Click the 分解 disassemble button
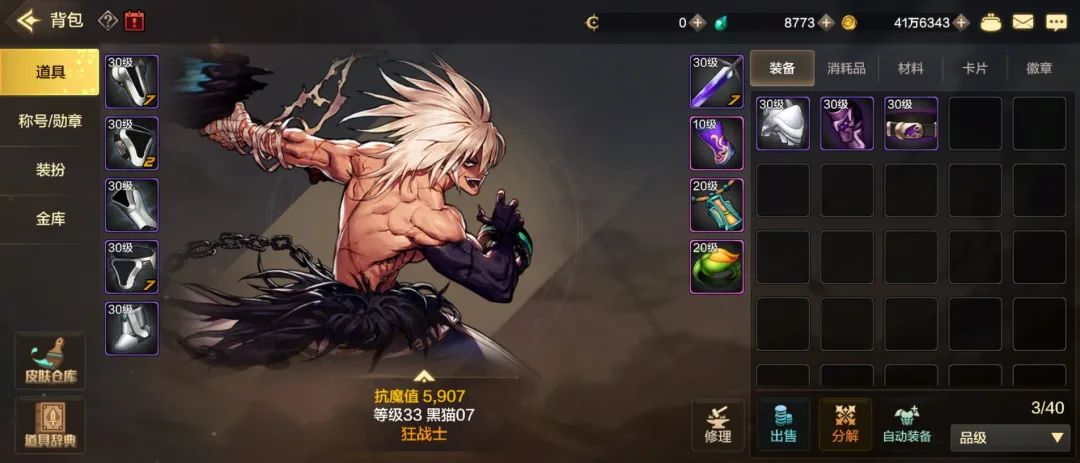Viewport: 1080px width, 463px height. 845,424
